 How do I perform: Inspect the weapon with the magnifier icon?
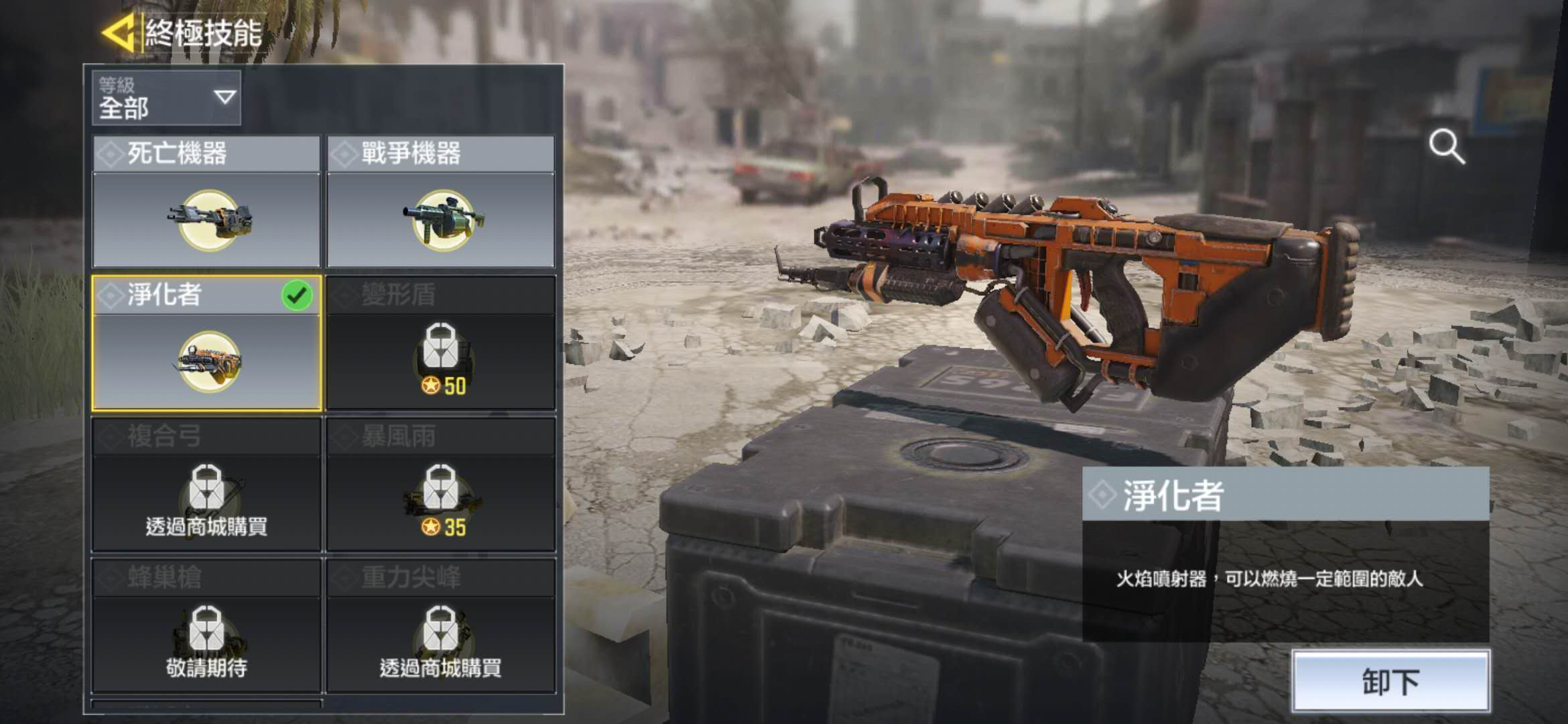[1446, 146]
